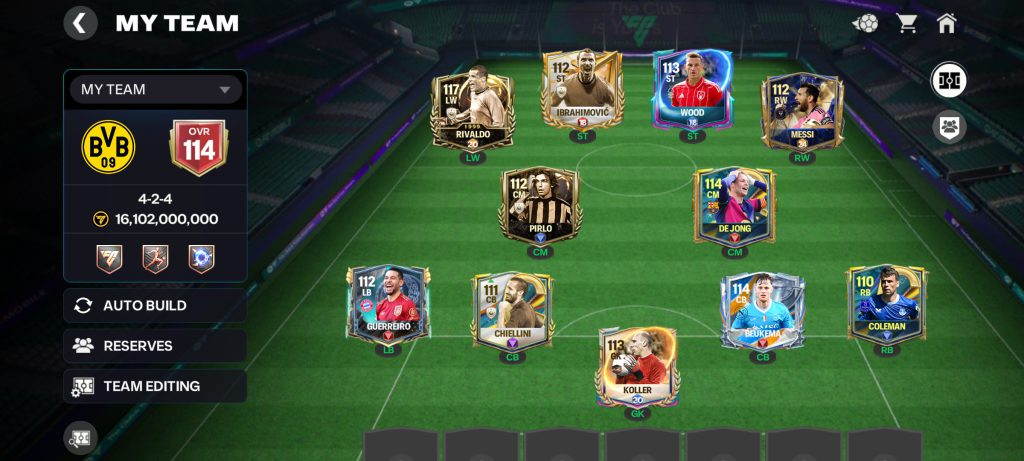Open the shopping cart store

pyautogui.click(x=907, y=22)
